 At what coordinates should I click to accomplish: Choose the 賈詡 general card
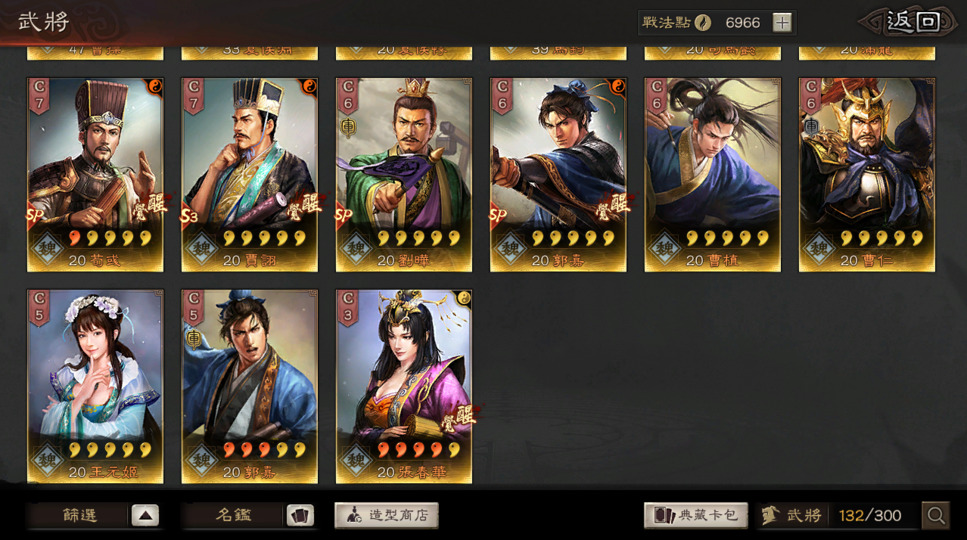coord(249,175)
